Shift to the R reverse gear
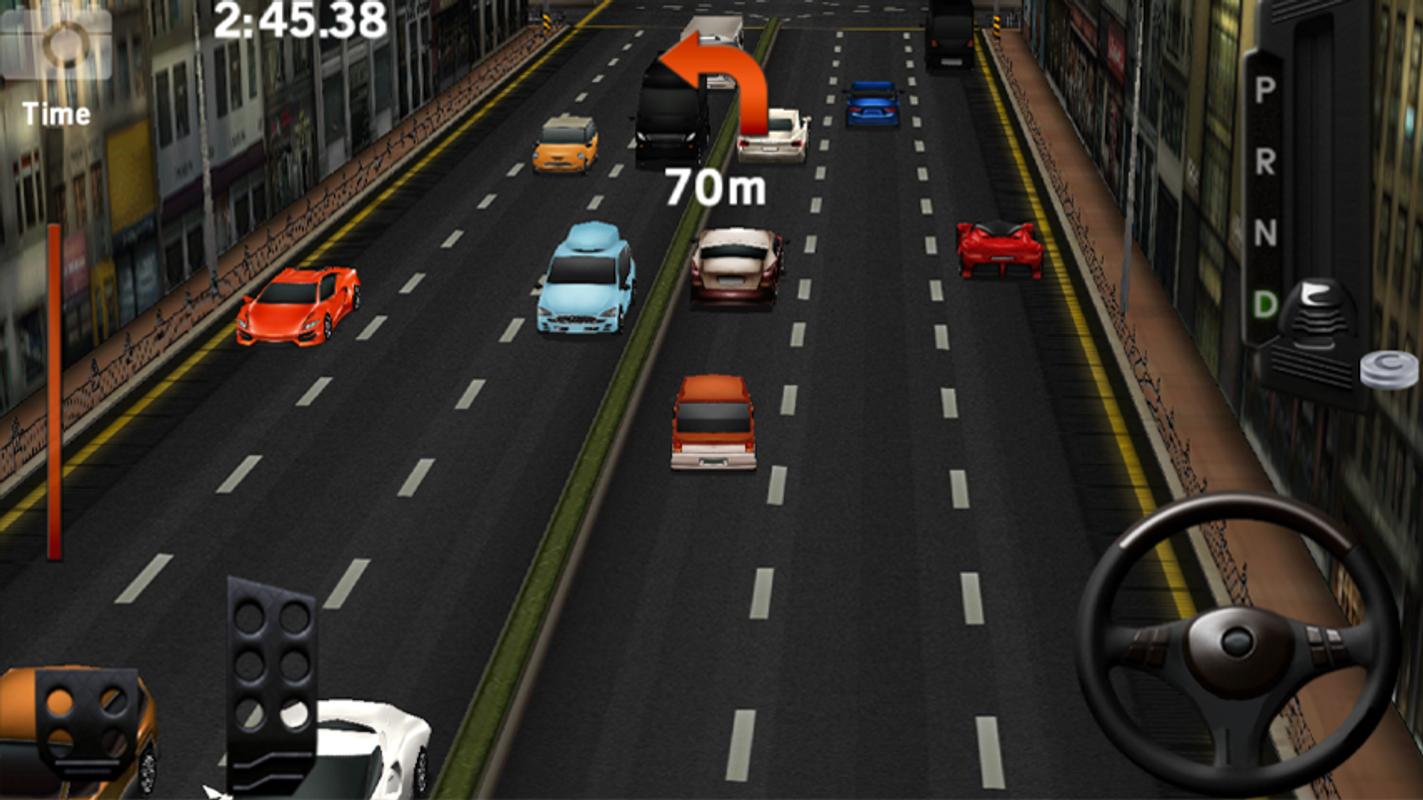1423x800 pixels. (1265, 162)
